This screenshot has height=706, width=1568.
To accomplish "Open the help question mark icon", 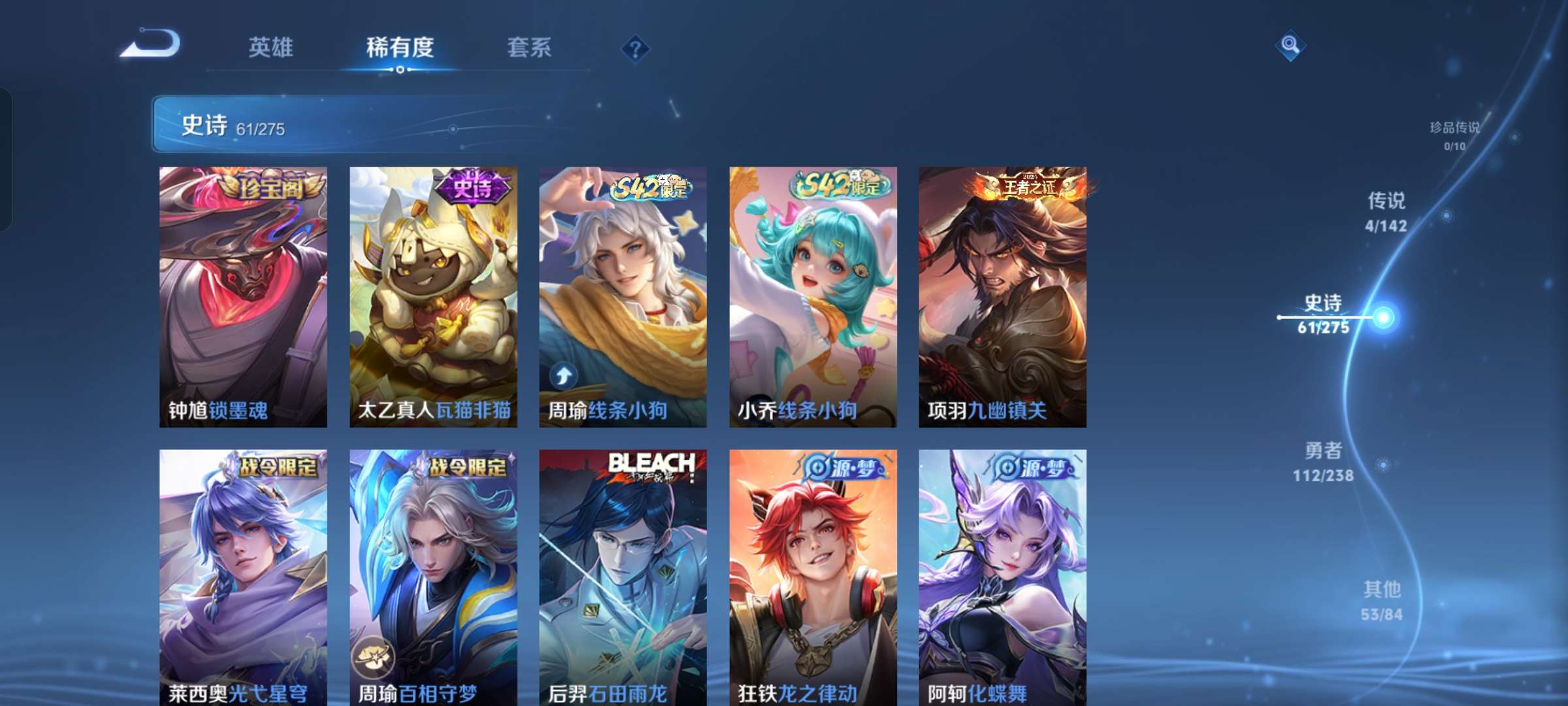I will point(637,48).
